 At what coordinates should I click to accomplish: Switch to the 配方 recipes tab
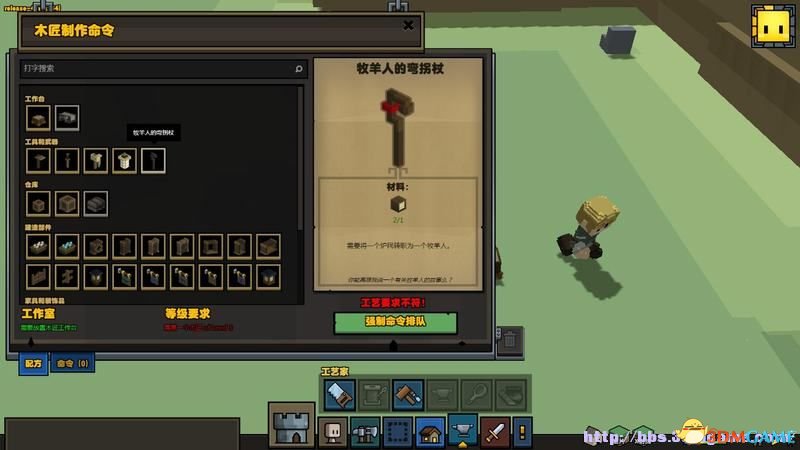pyautogui.click(x=33, y=363)
